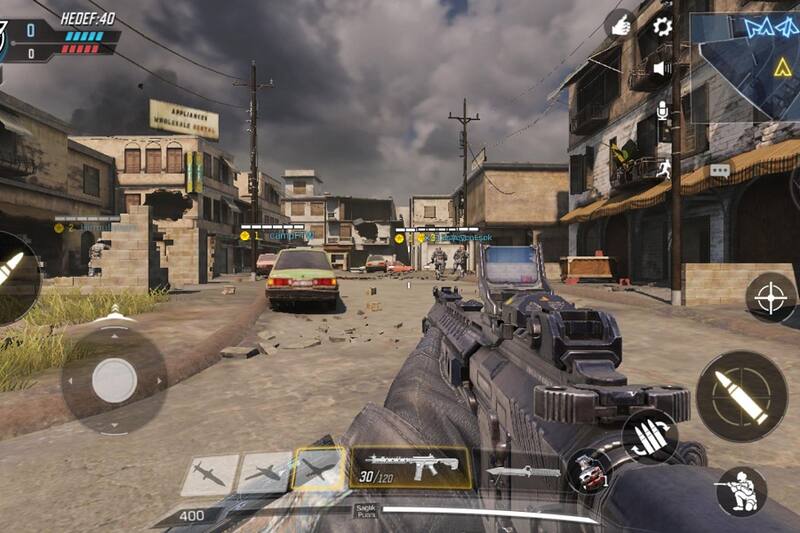Tap the thumbs-up like button

click(620, 24)
